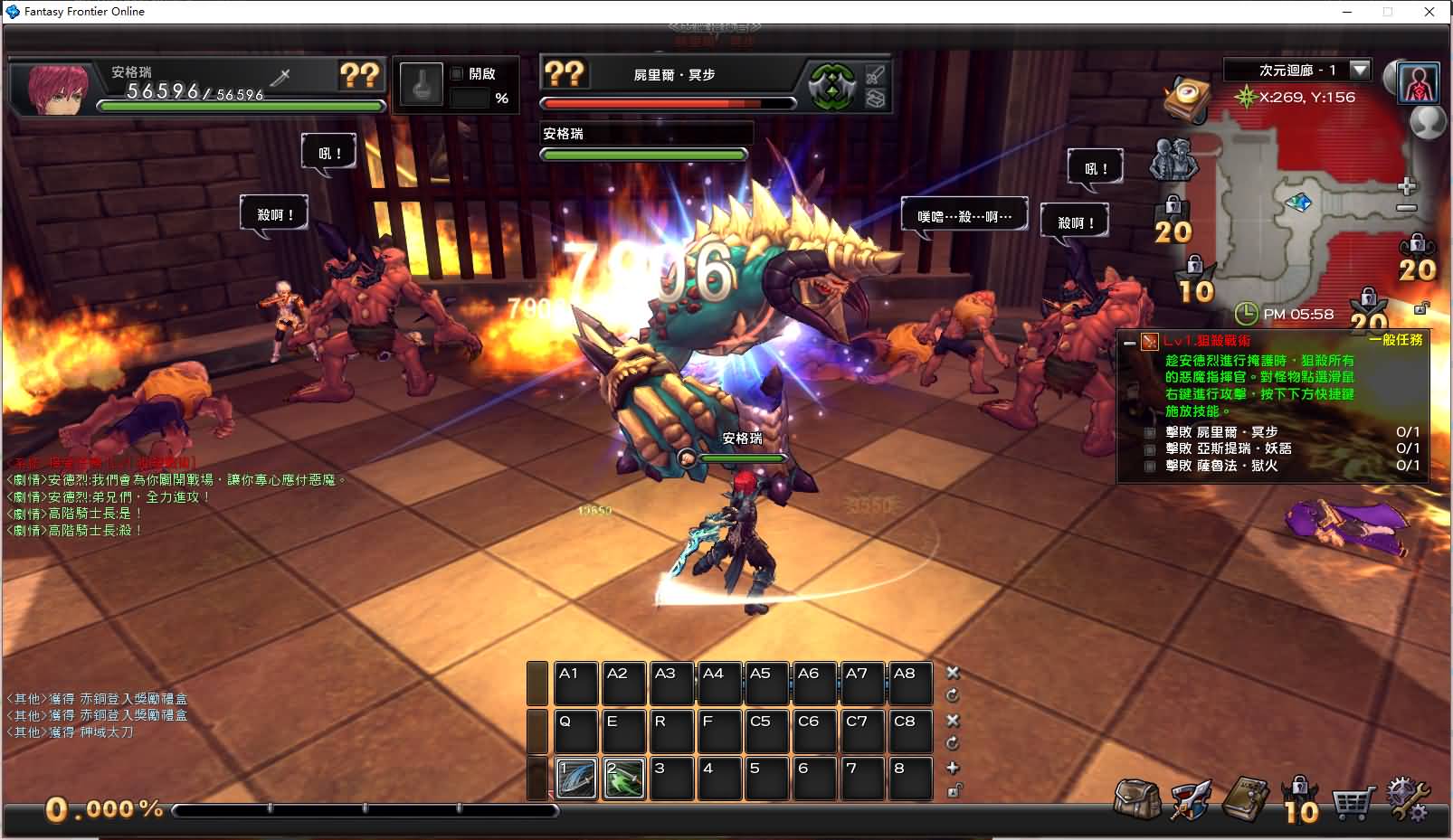Screen dimensions: 1453x840
Task: Collapse the 狙殺戰術 quest tracker
Action: click(1129, 343)
